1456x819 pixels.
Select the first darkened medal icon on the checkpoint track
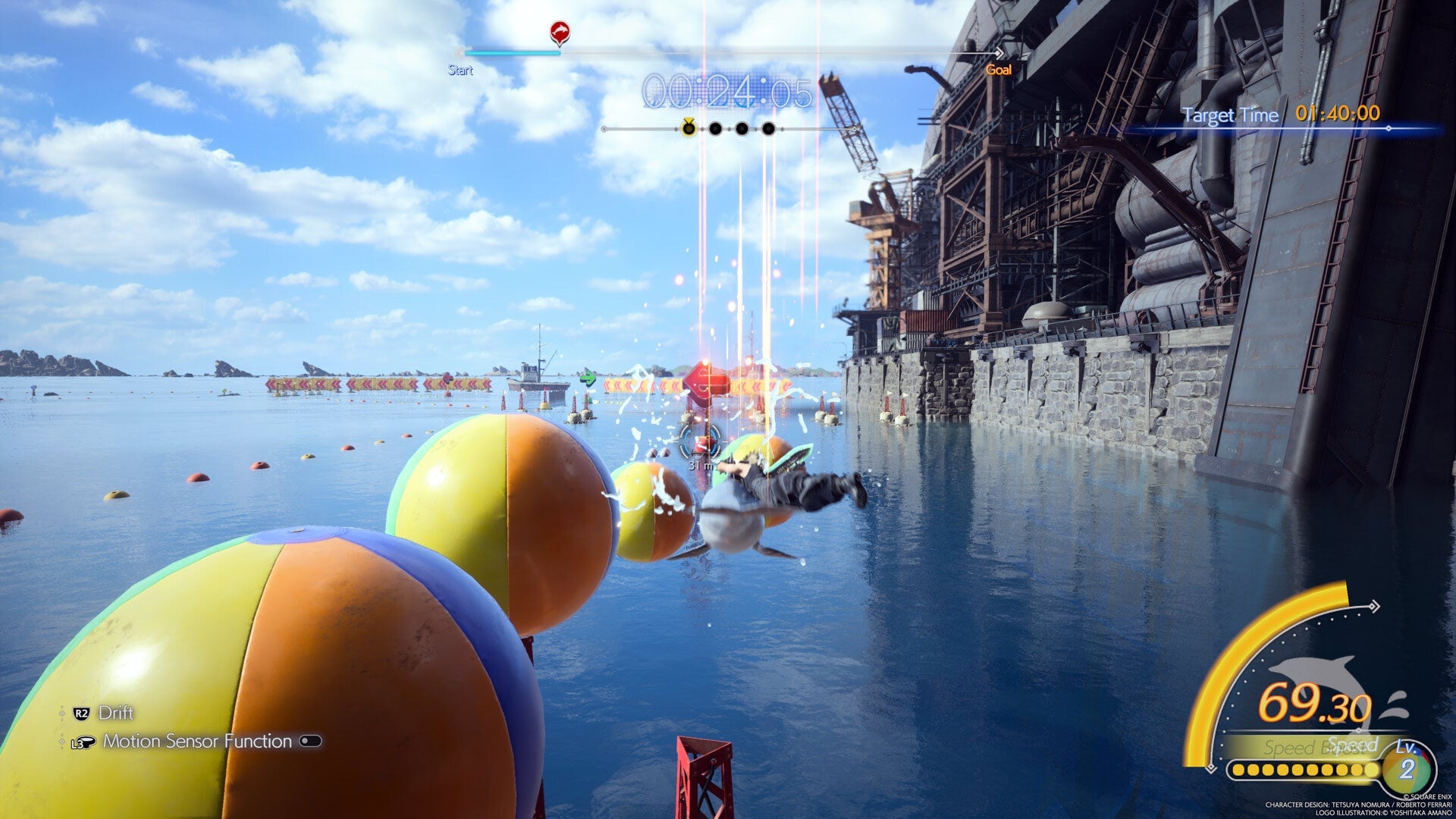pos(714,129)
